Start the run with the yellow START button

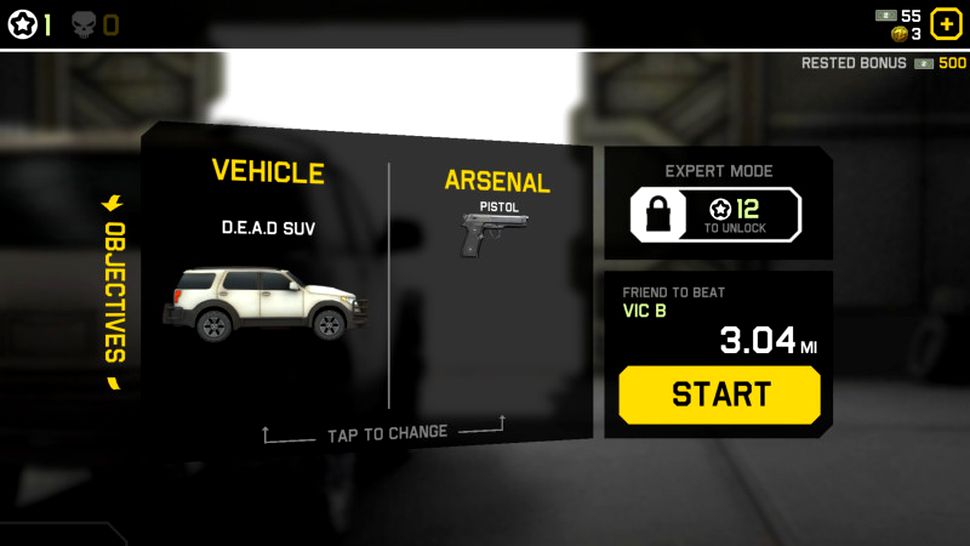[x=719, y=394]
